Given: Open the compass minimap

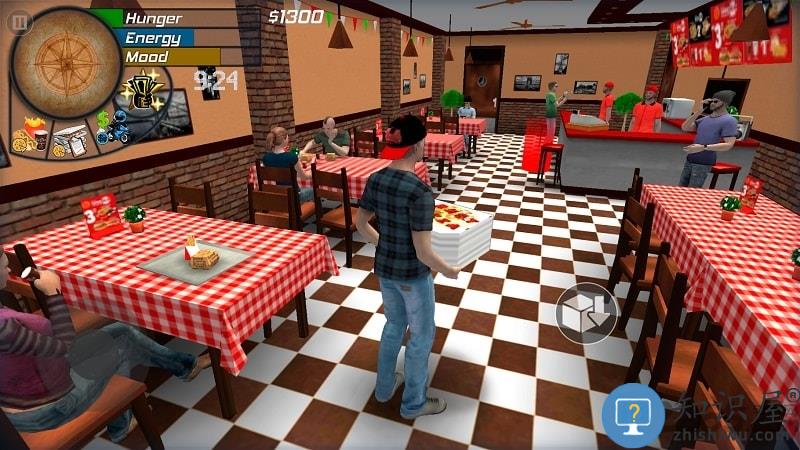Looking at the screenshot, I should click(x=65, y=63).
